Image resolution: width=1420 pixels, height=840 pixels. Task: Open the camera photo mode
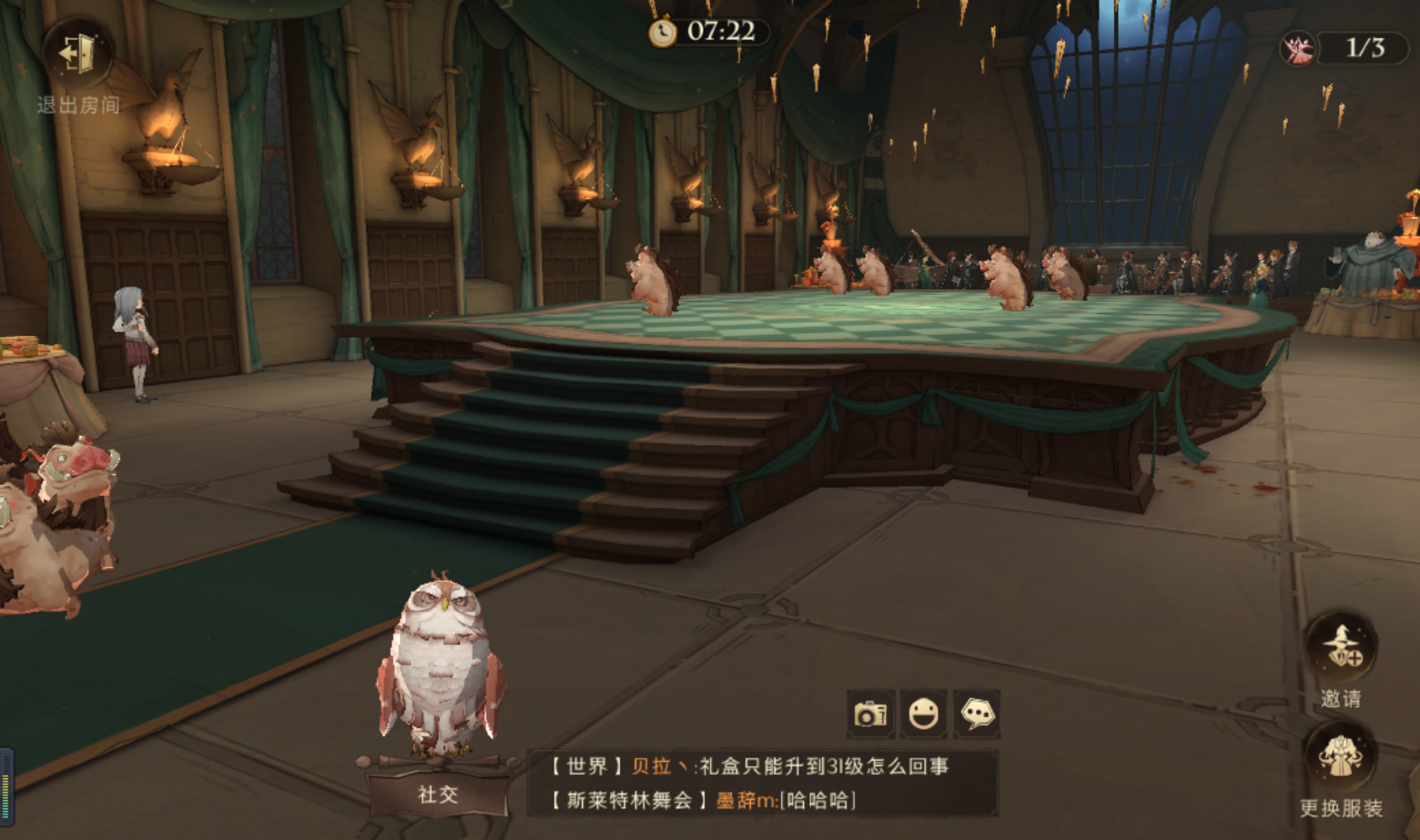pyautogui.click(x=870, y=713)
